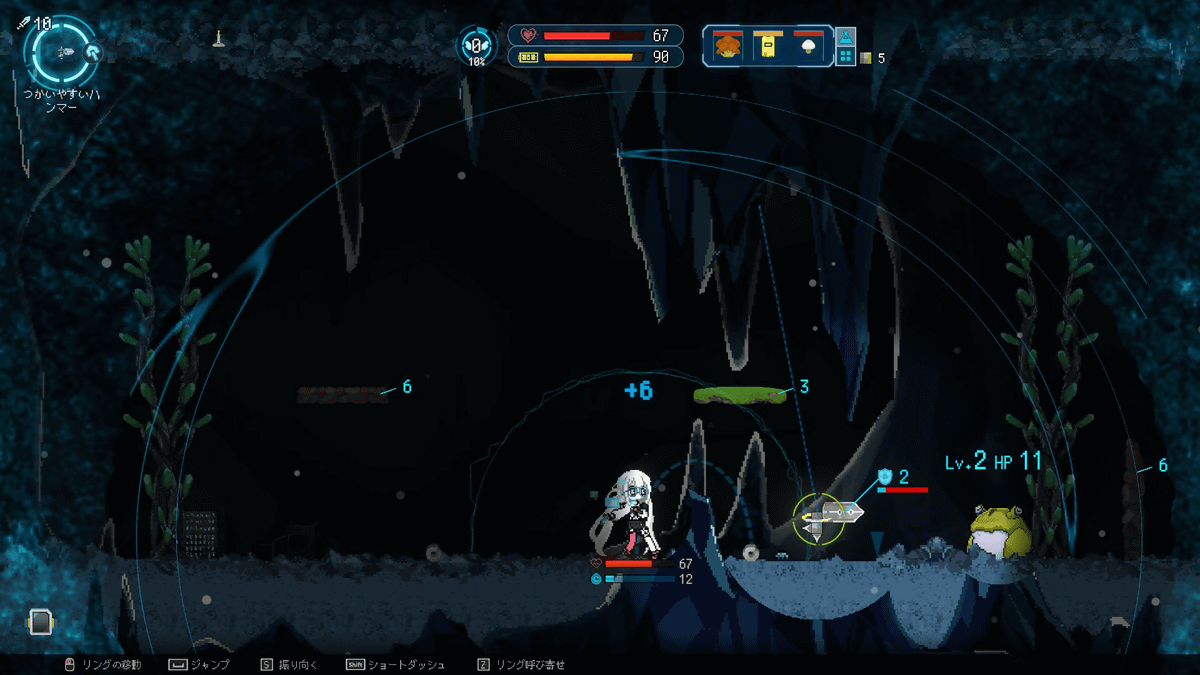Viewport: 1200px width, 675px height.
Task: Select the white mushroom item slot
Action: (807, 46)
